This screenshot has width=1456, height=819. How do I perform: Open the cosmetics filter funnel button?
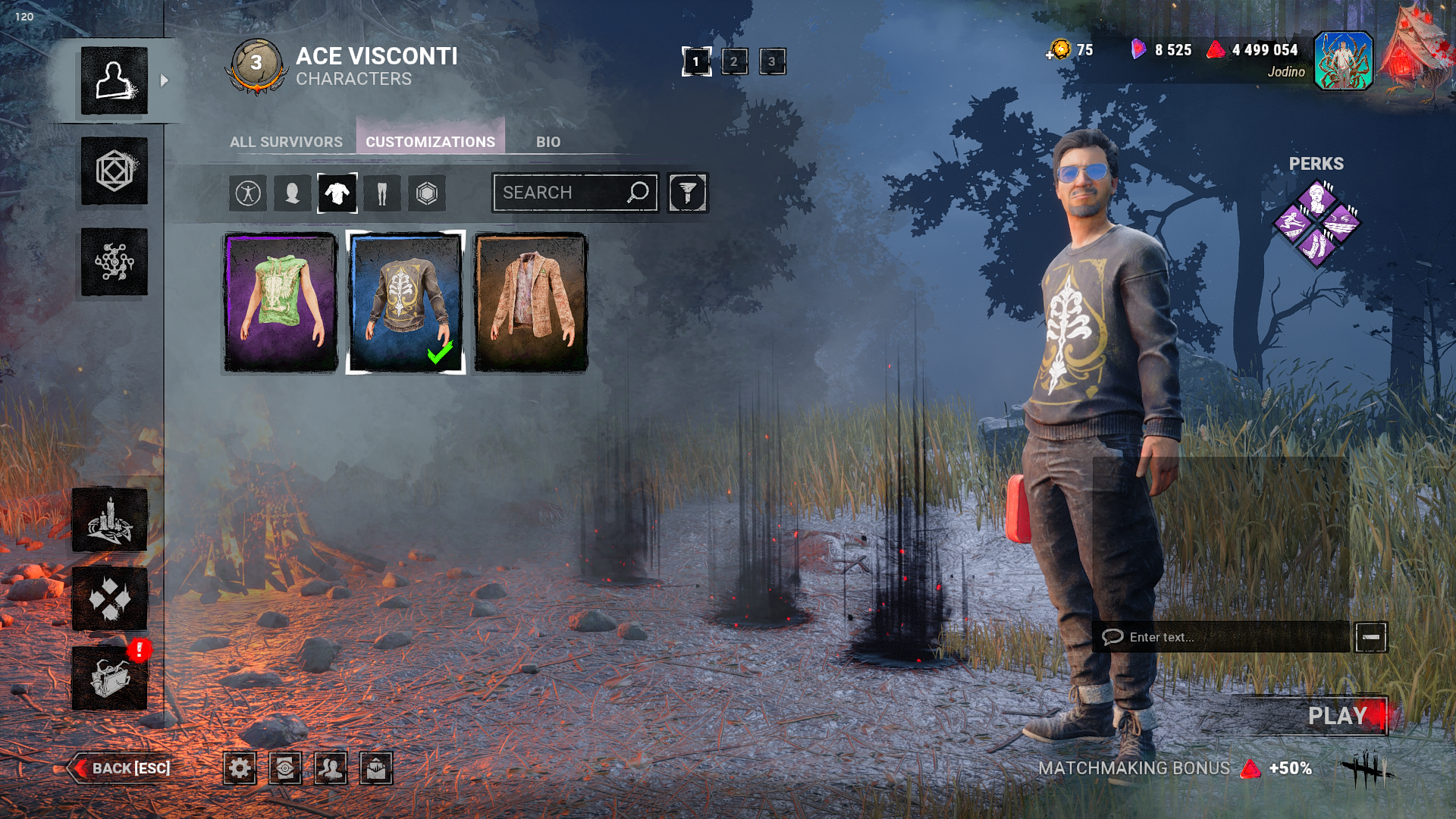688,193
